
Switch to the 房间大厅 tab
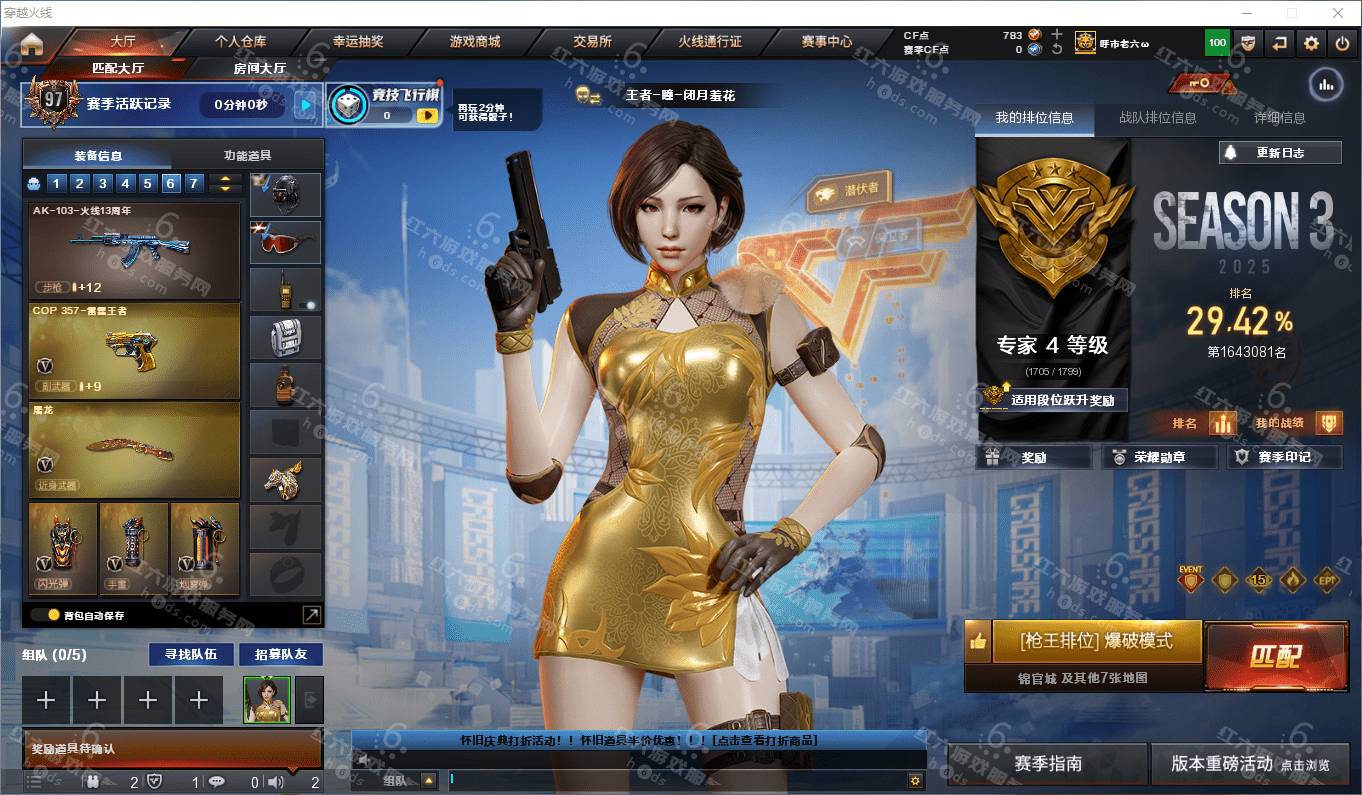click(x=259, y=68)
